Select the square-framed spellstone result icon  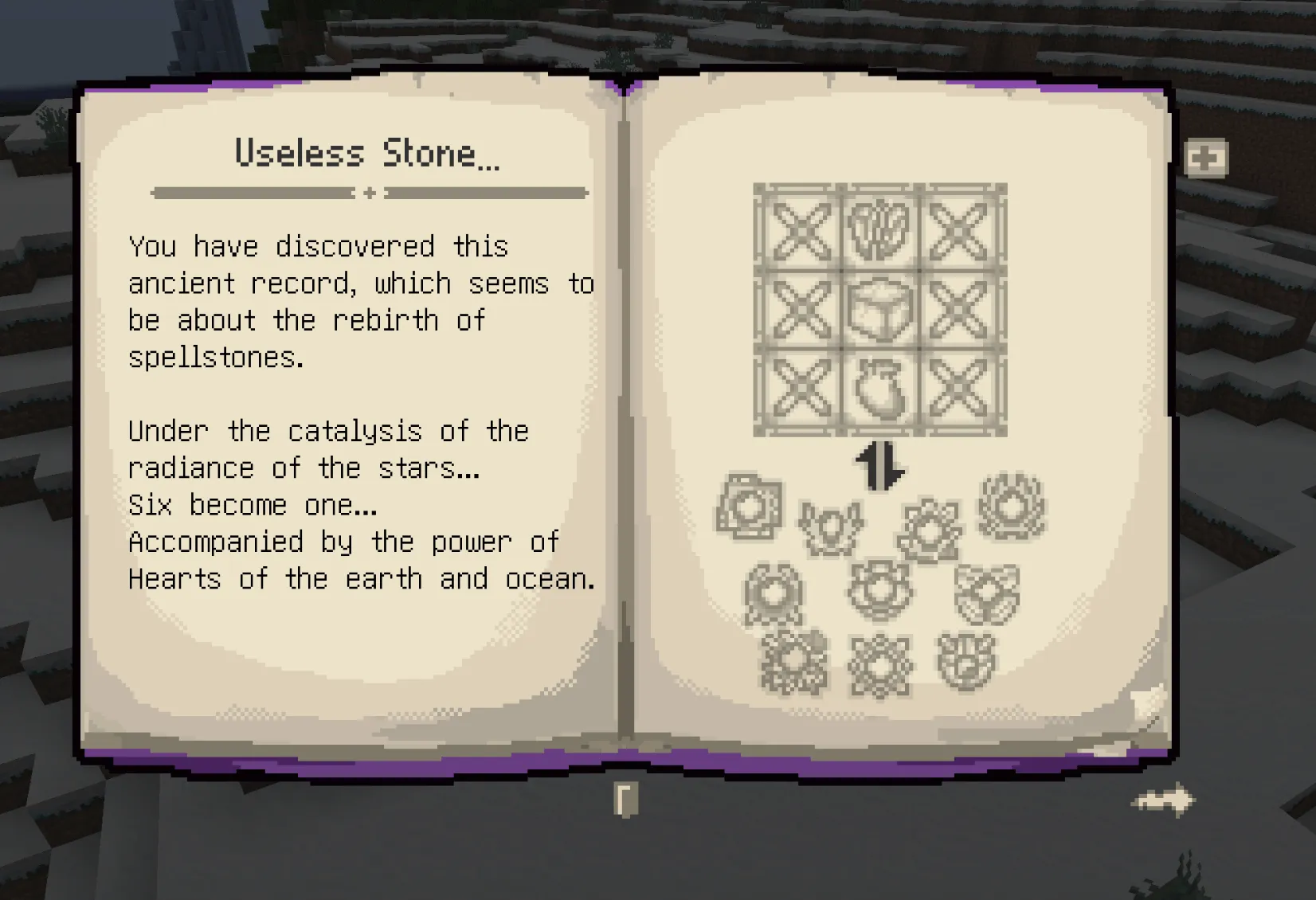[x=751, y=507]
